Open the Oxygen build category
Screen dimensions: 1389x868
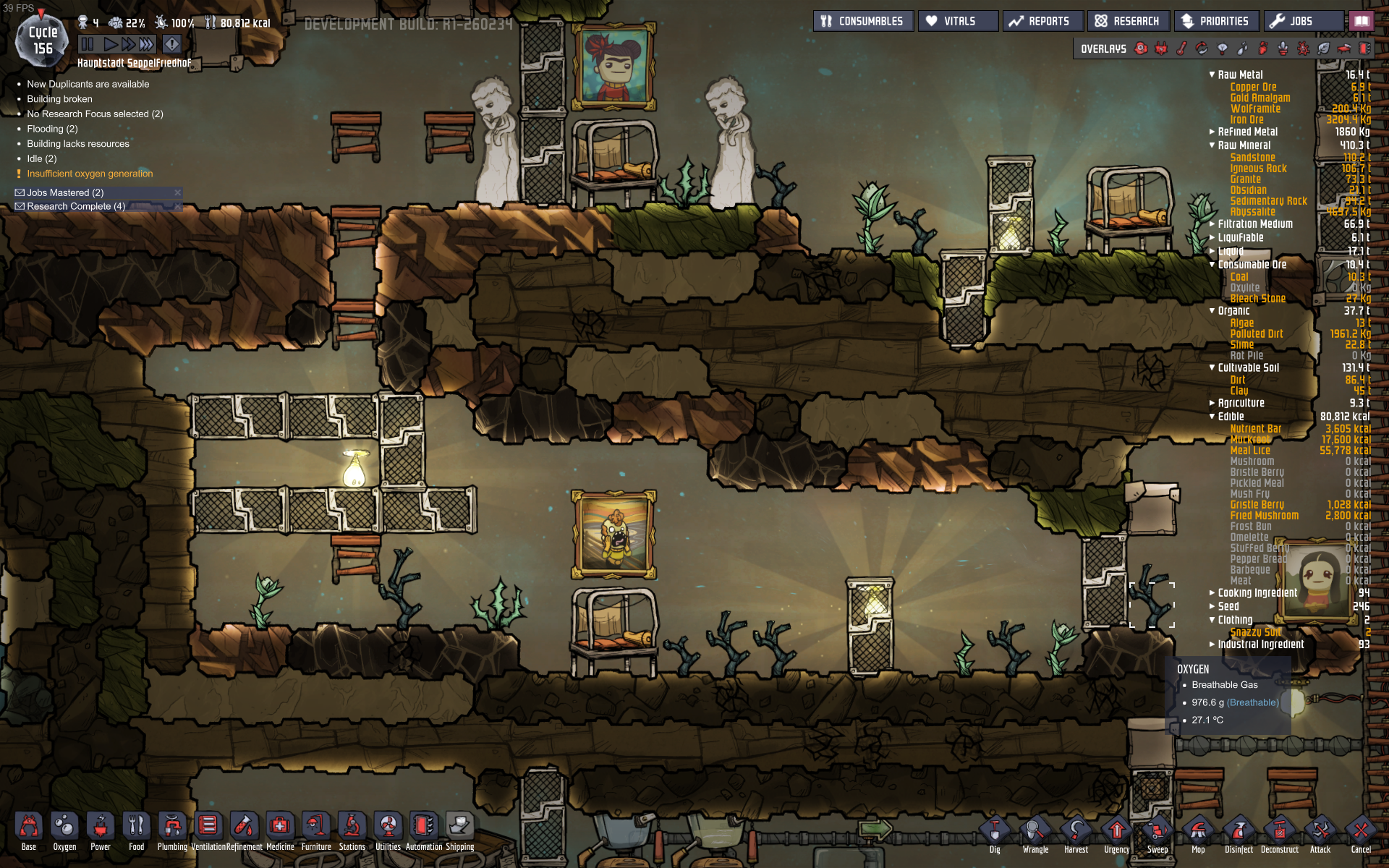coord(64,830)
